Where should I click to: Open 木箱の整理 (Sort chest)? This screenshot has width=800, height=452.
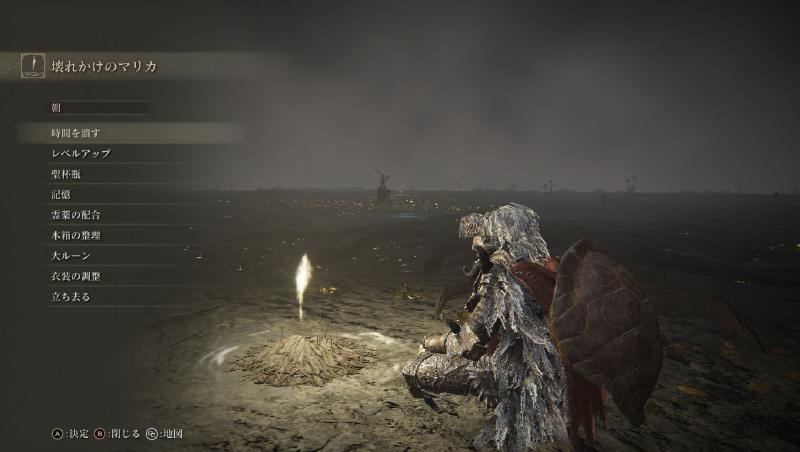point(76,235)
